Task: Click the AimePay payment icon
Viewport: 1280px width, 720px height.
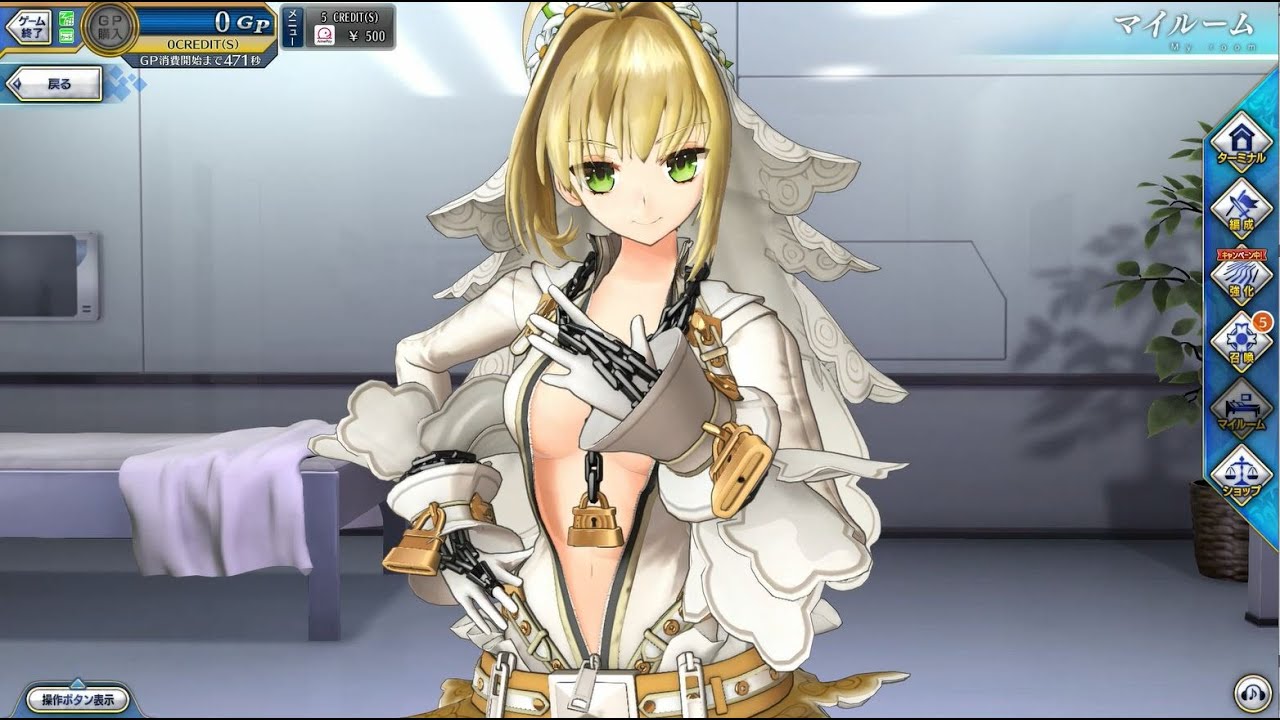Action: (325, 33)
